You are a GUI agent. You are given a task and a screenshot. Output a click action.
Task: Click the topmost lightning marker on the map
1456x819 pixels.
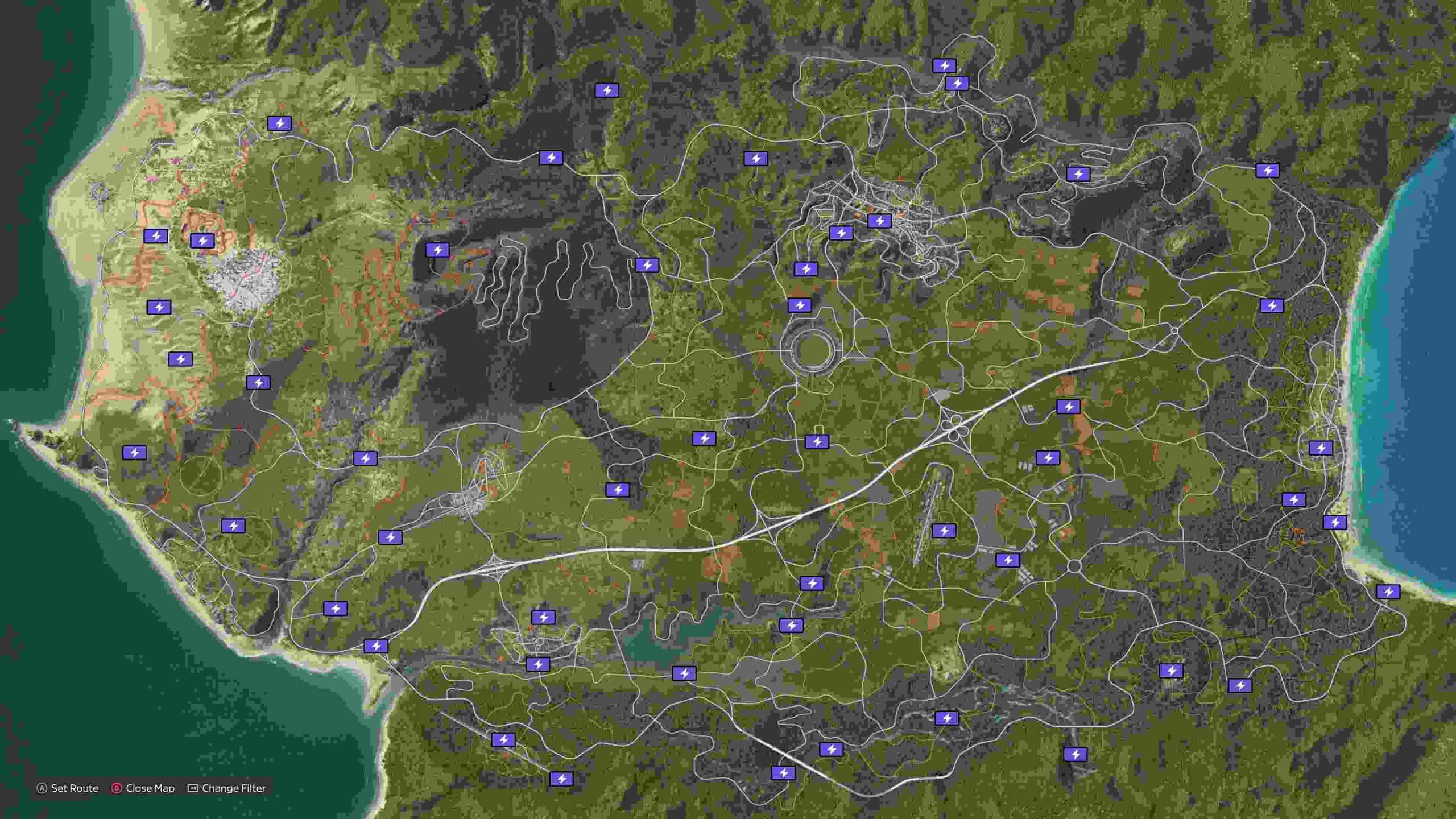coord(945,65)
